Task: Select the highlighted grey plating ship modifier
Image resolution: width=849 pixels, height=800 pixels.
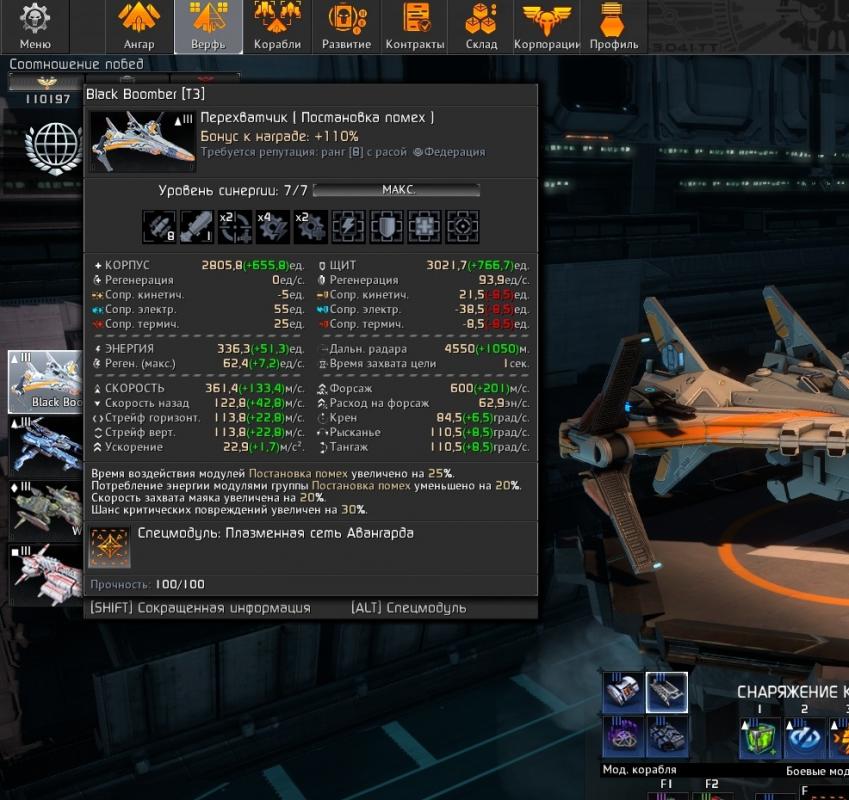Action: click(666, 692)
